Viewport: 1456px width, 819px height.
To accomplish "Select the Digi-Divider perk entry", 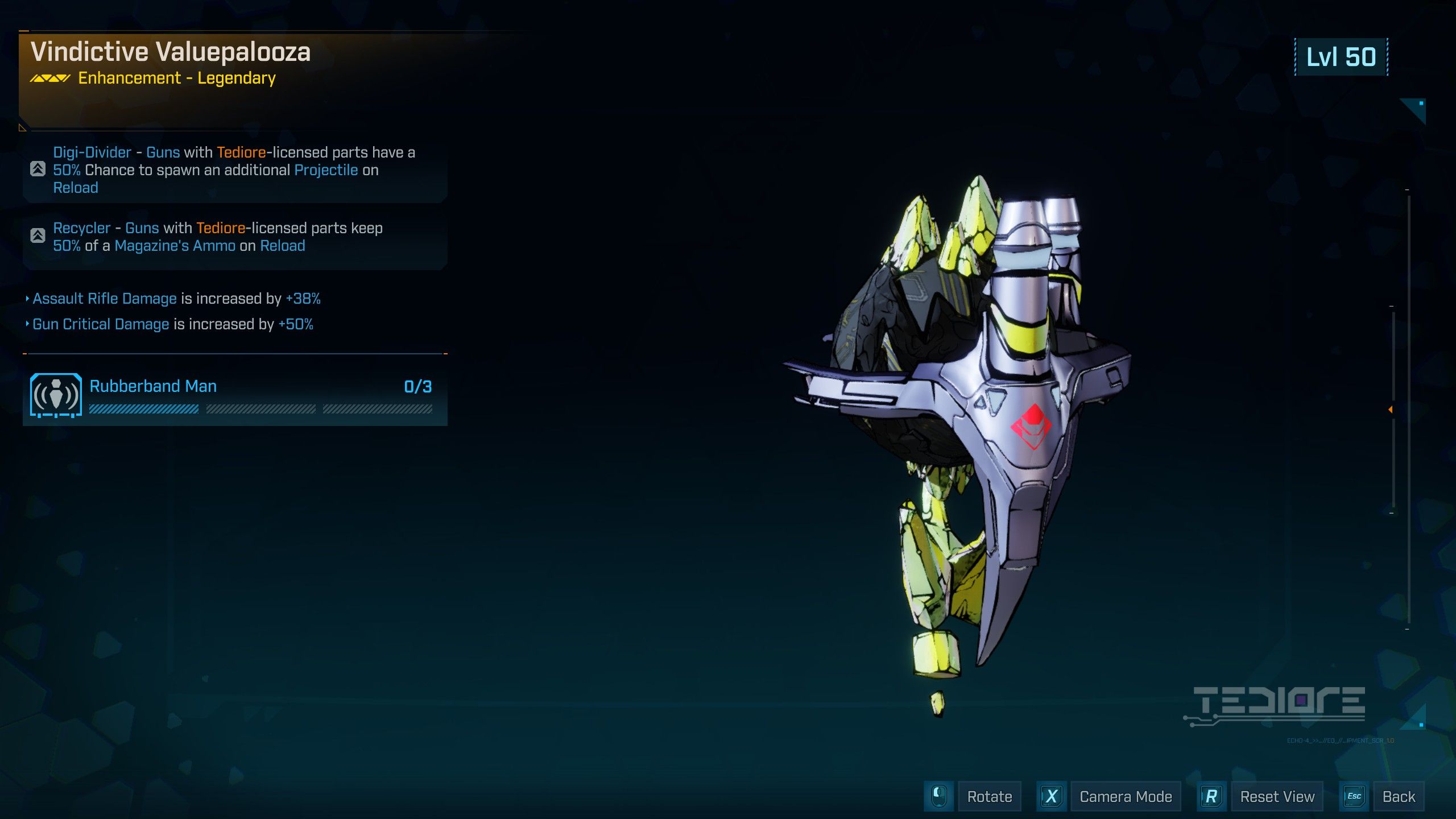I will (x=235, y=169).
